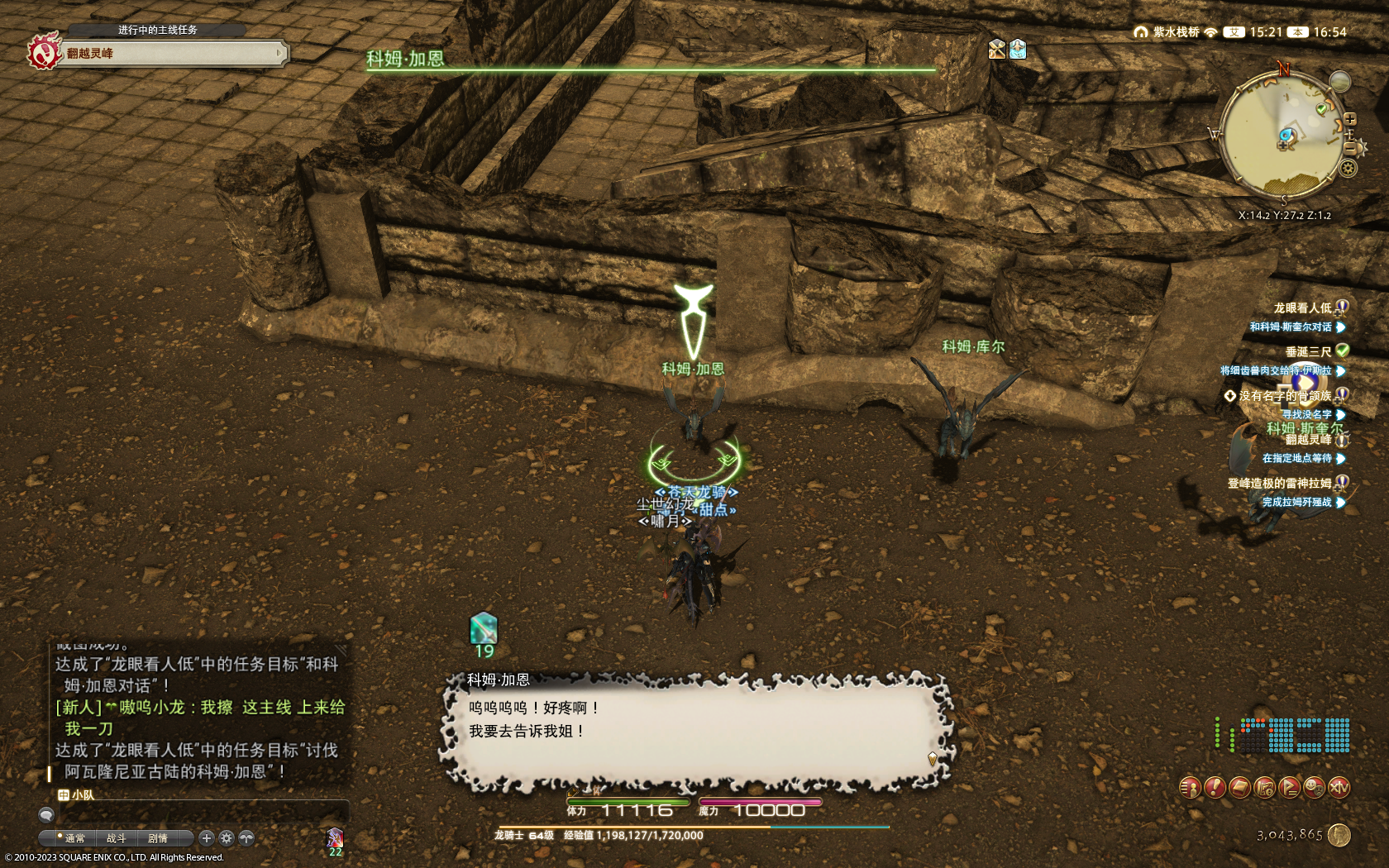The height and width of the screenshot is (868, 1389).
Task: Add a new chat tab with plus button
Action: [x=207, y=838]
